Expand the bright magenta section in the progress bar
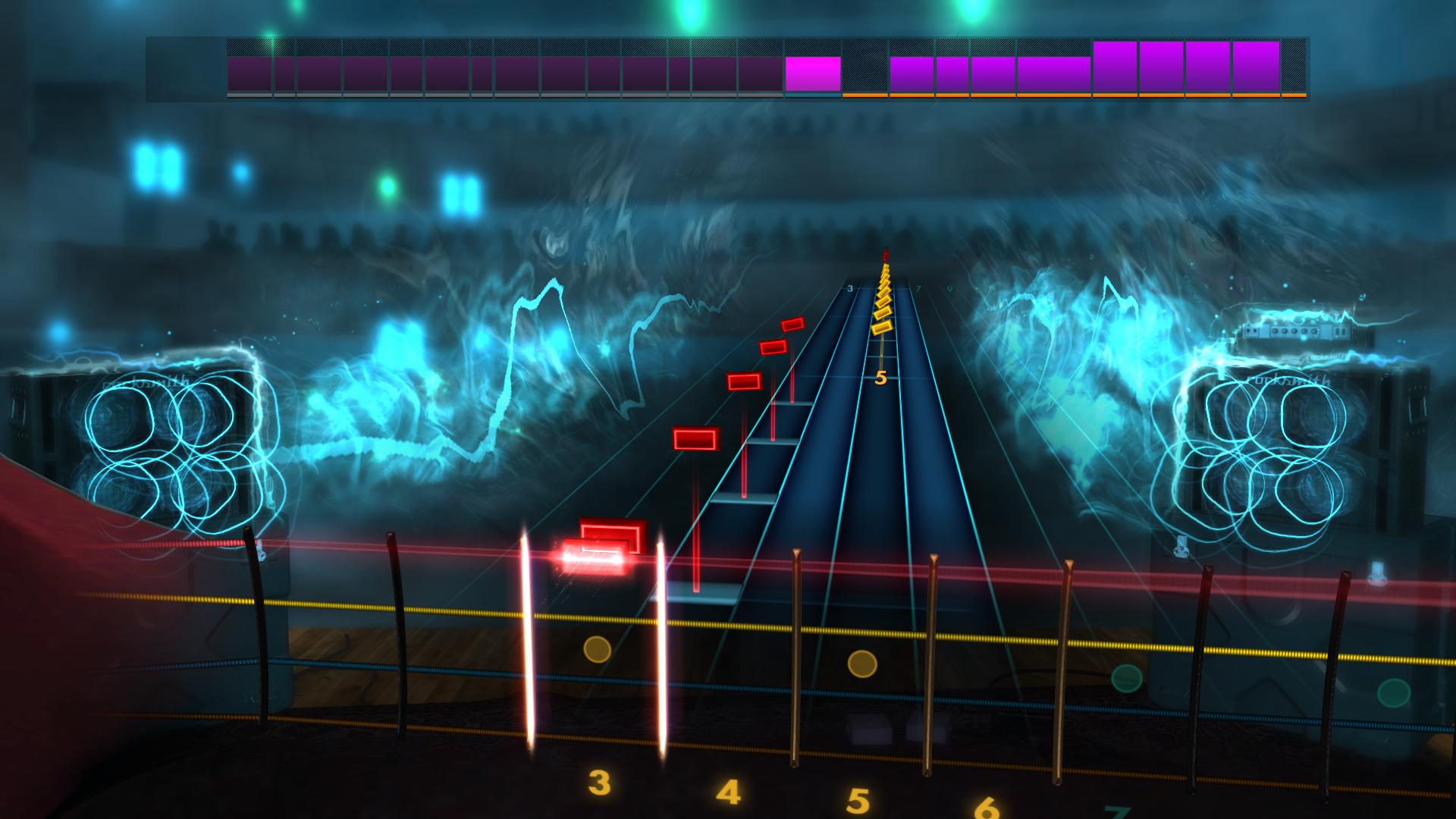 click(811, 72)
